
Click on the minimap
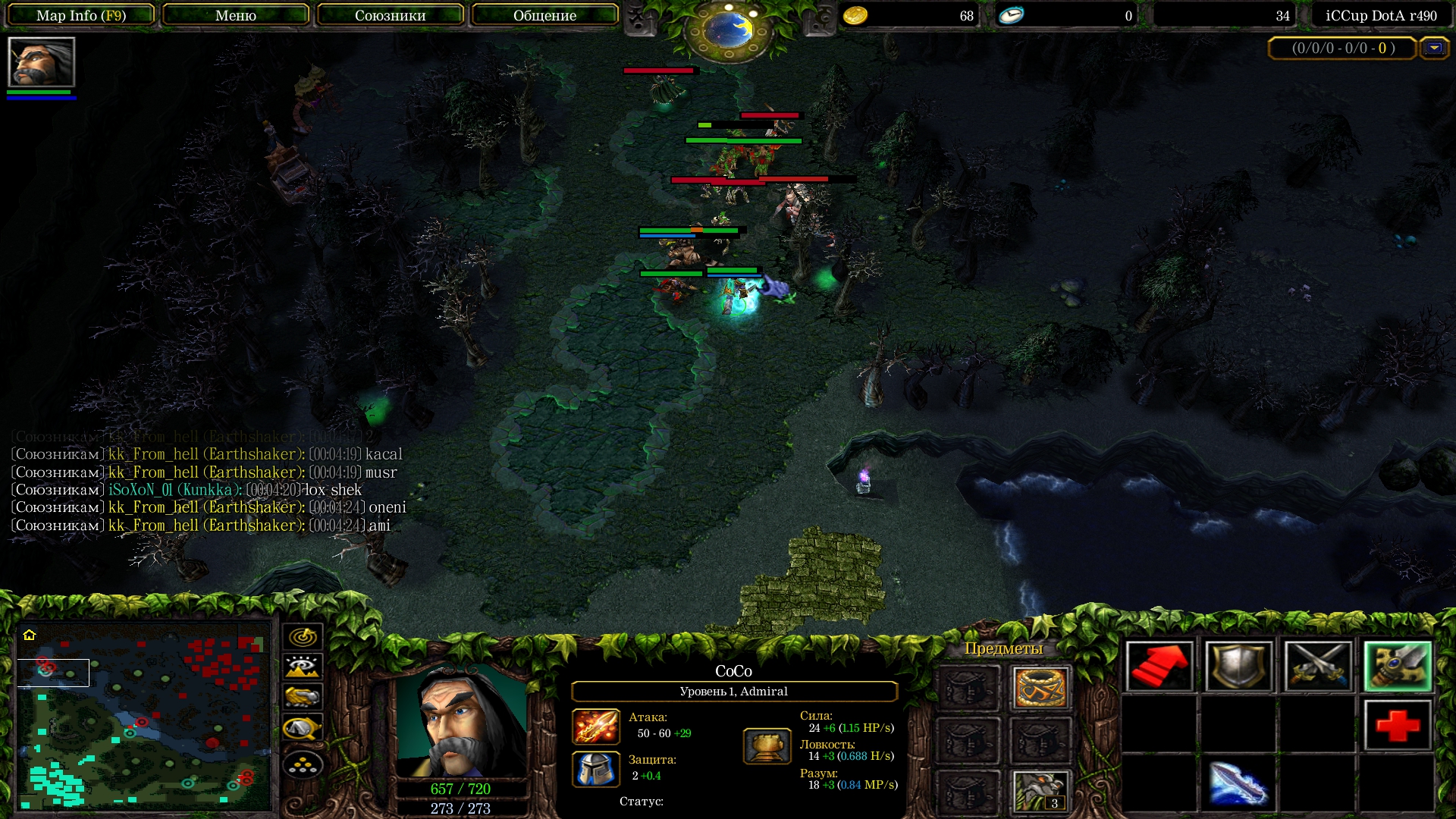(x=144, y=720)
